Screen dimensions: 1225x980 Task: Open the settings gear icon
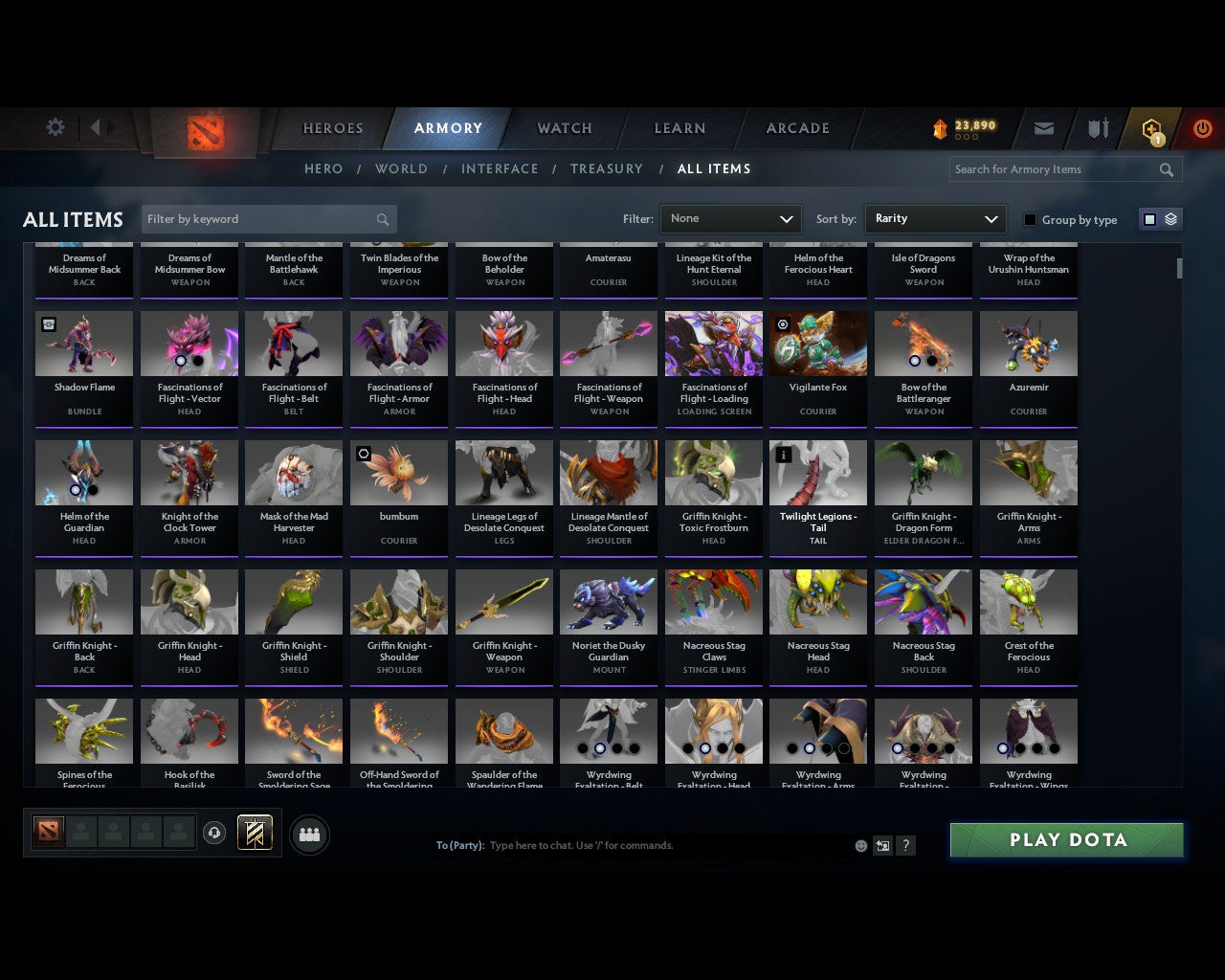click(55, 126)
